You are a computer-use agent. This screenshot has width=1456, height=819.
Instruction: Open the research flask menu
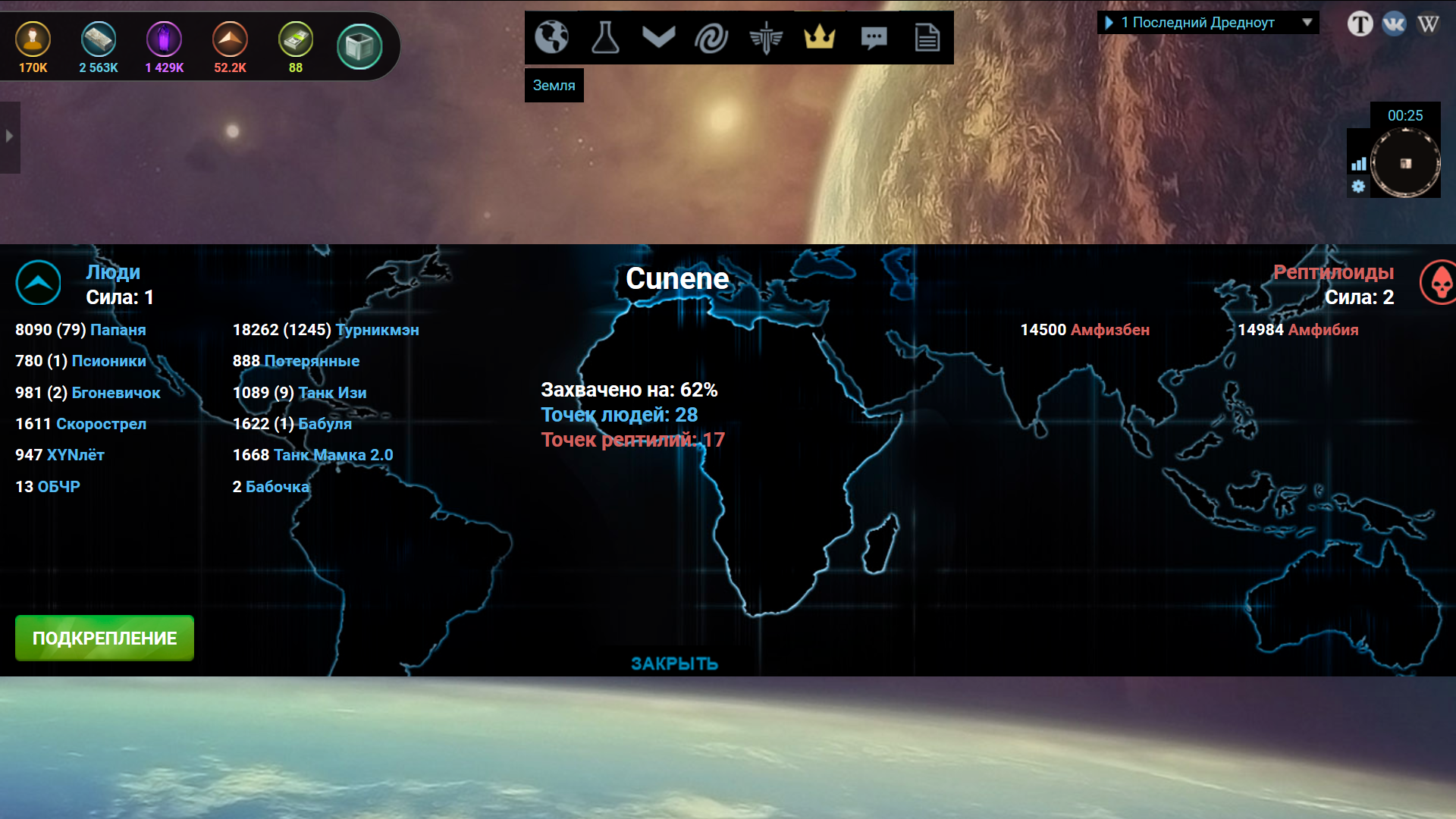(x=605, y=36)
